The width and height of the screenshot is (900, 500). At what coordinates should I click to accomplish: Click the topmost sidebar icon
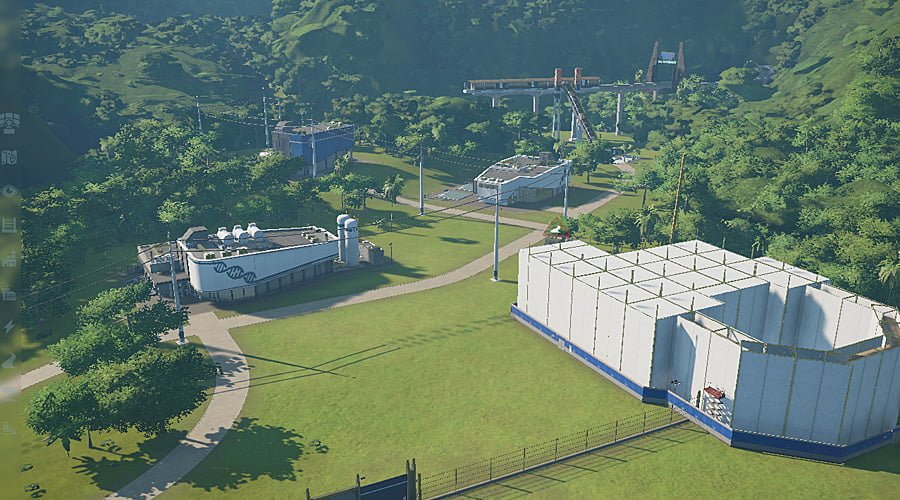(x=9, y=122)
